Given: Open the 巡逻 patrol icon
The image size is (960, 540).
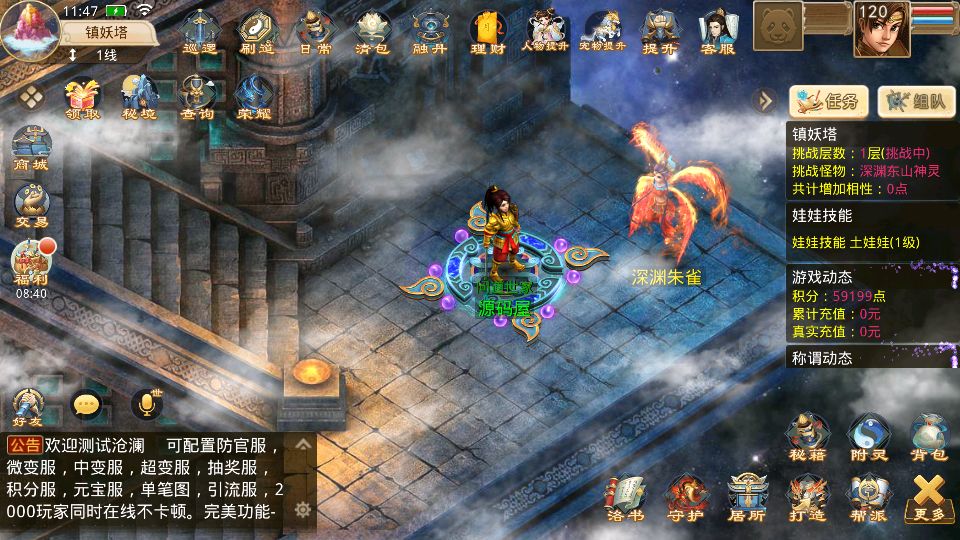Looking at the screenshot, I should (x=200, y=31).
